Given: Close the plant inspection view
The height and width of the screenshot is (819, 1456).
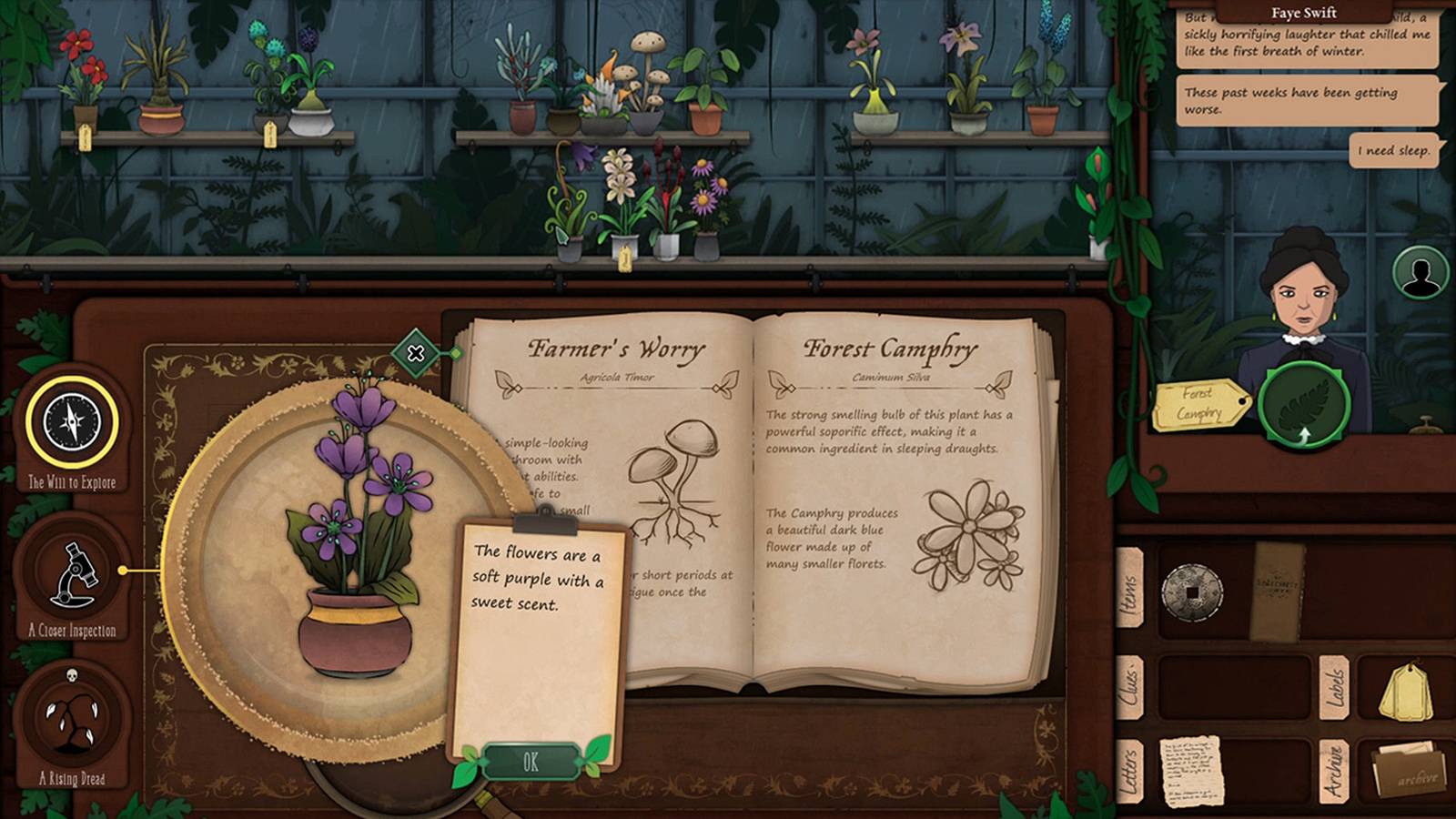Looking at the screenshot, I should click(x=416, y=351).
